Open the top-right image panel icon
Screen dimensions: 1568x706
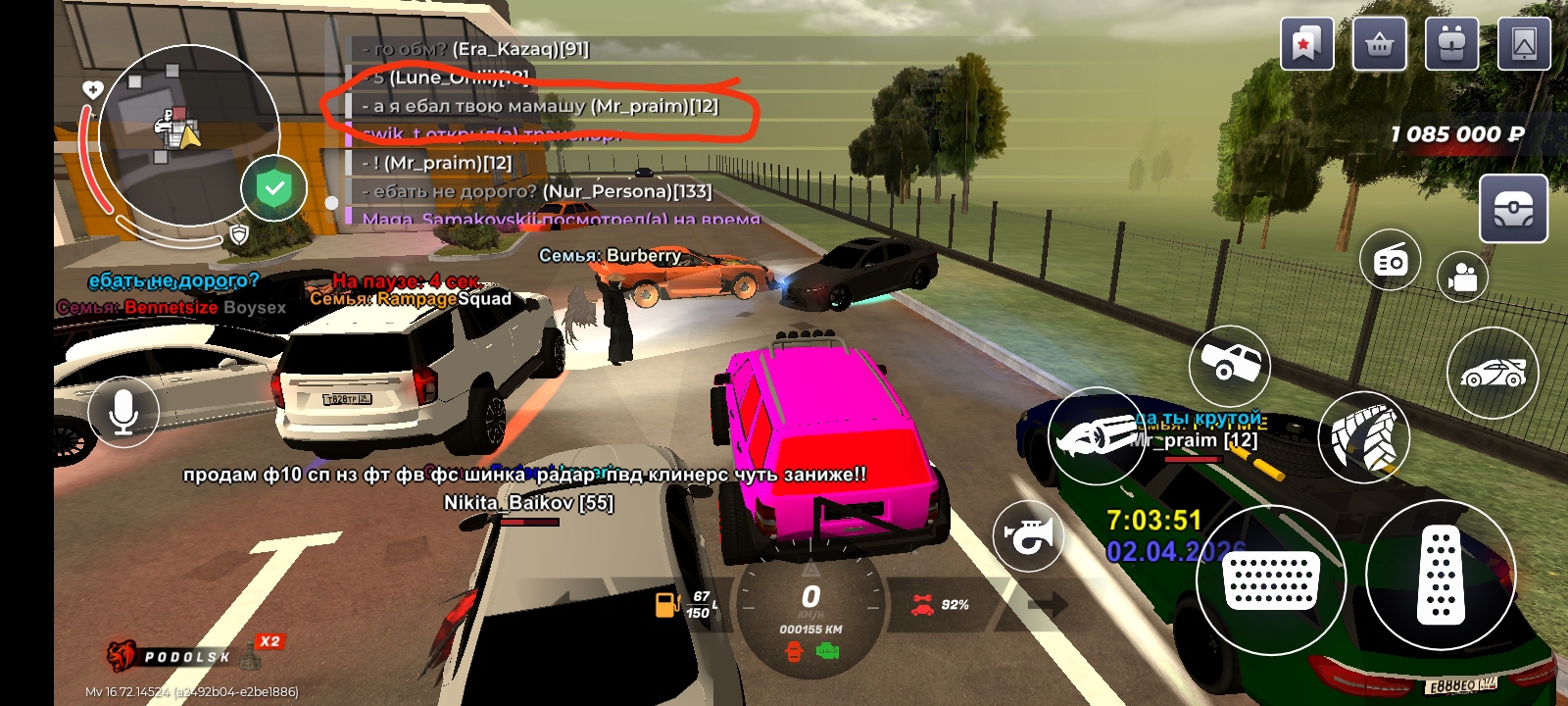pyautogui.click(x=1524, y=45)
